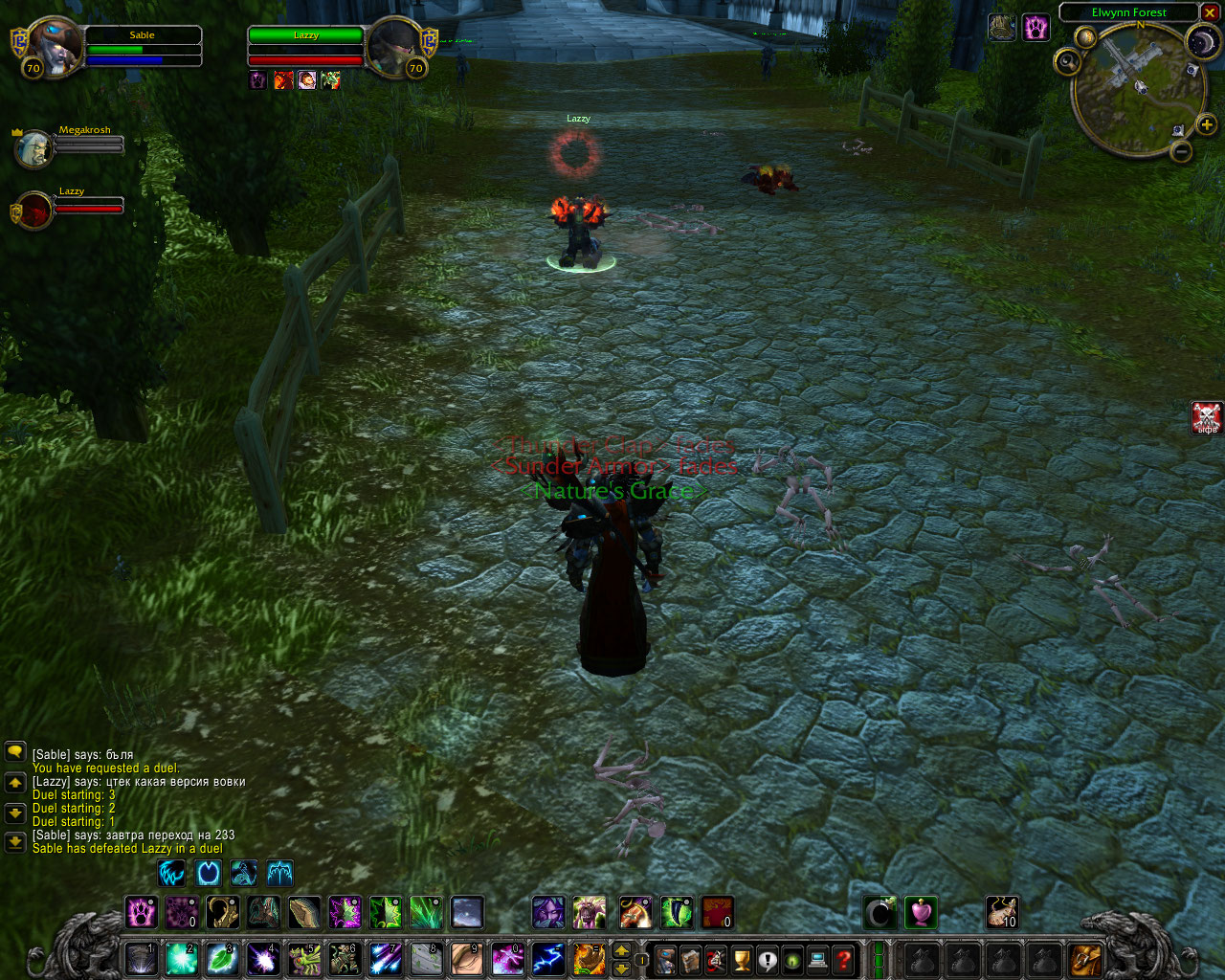1225x980 pixels.
Task: Close the minimap with the X button
Action: (1210, 12)
